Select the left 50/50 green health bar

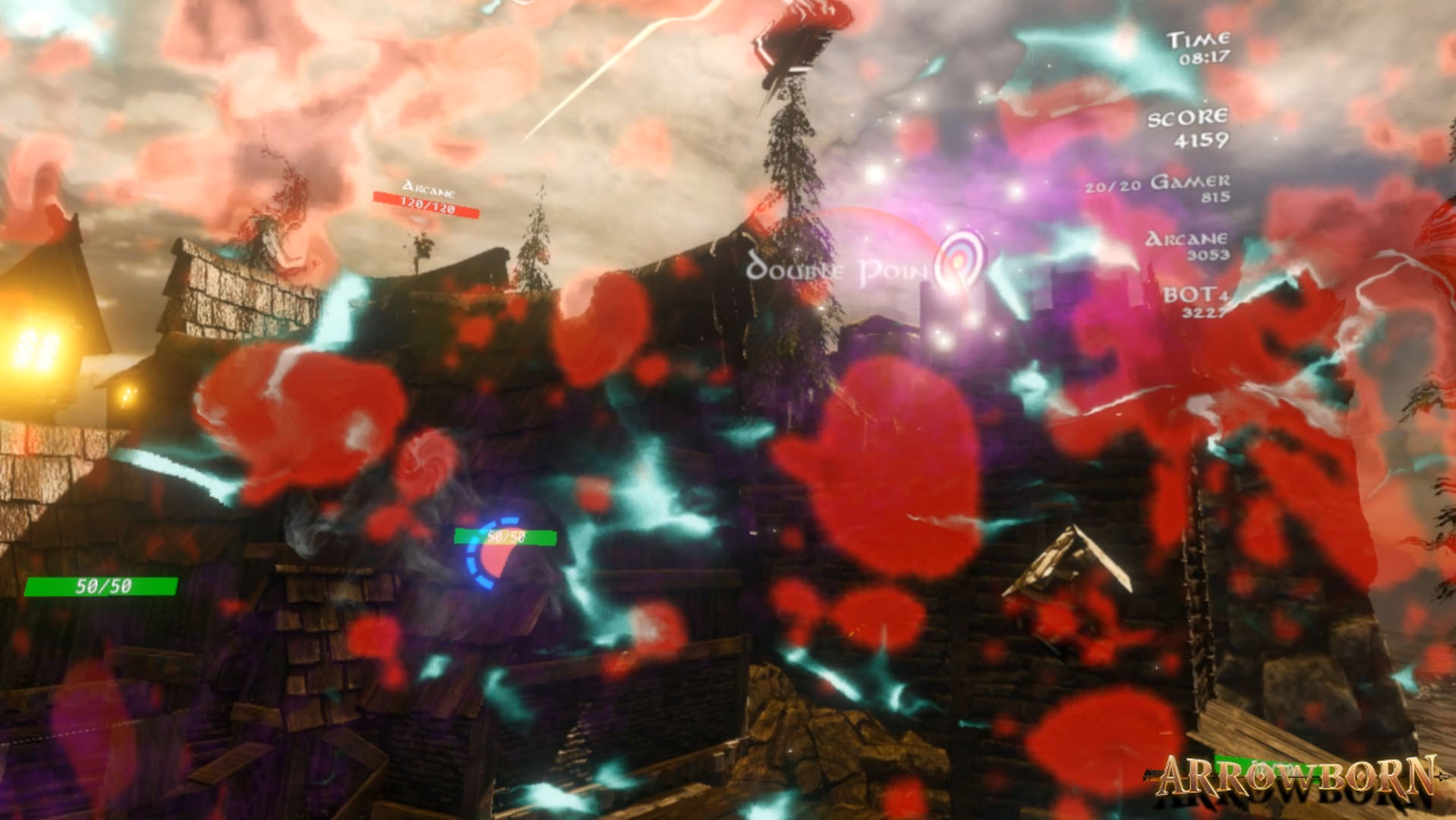coord(100,585)
